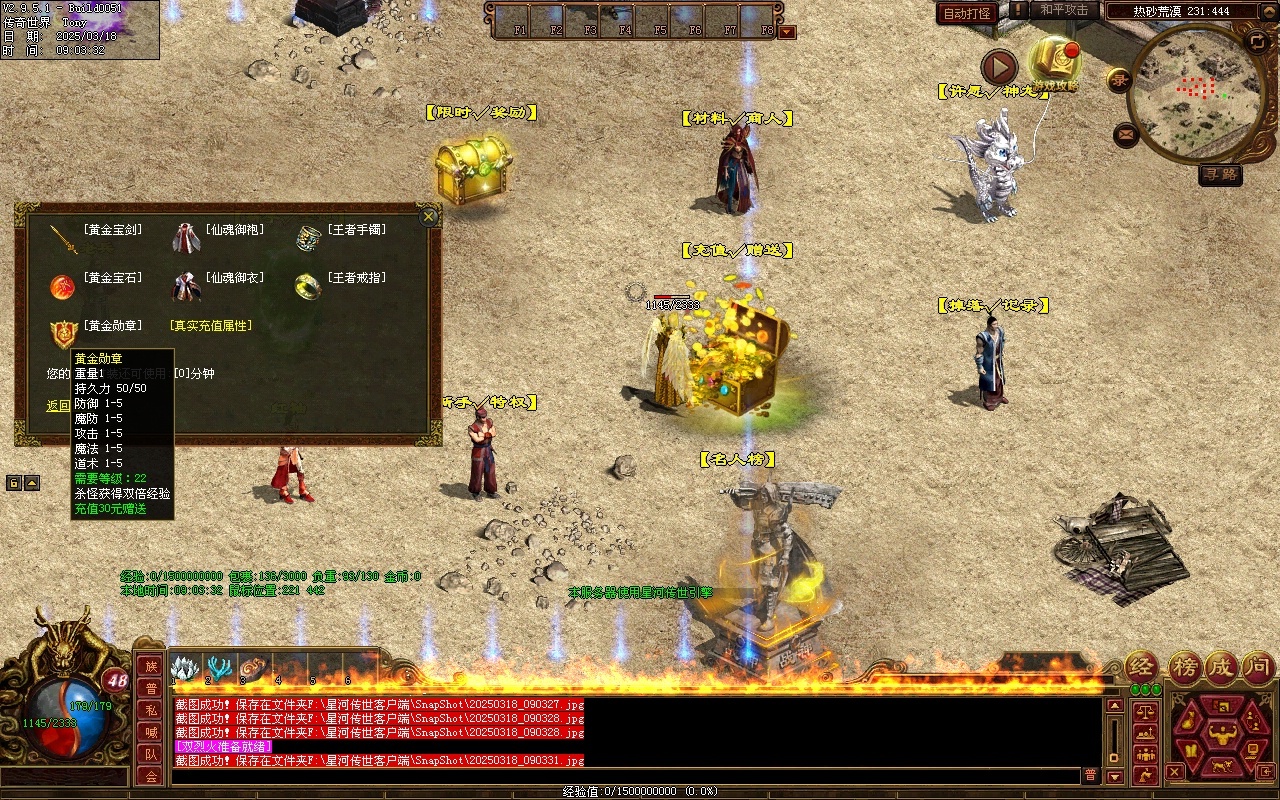This screenshot has width=1280, height=800.
Task: Click the round play arrow button
Action: 998,68
